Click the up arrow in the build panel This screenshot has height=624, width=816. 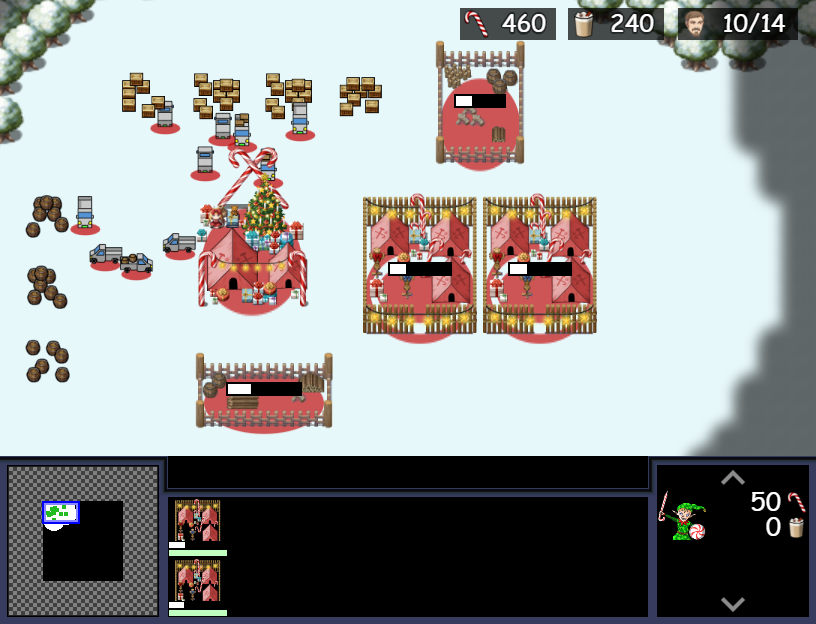[x=732, y=477]
